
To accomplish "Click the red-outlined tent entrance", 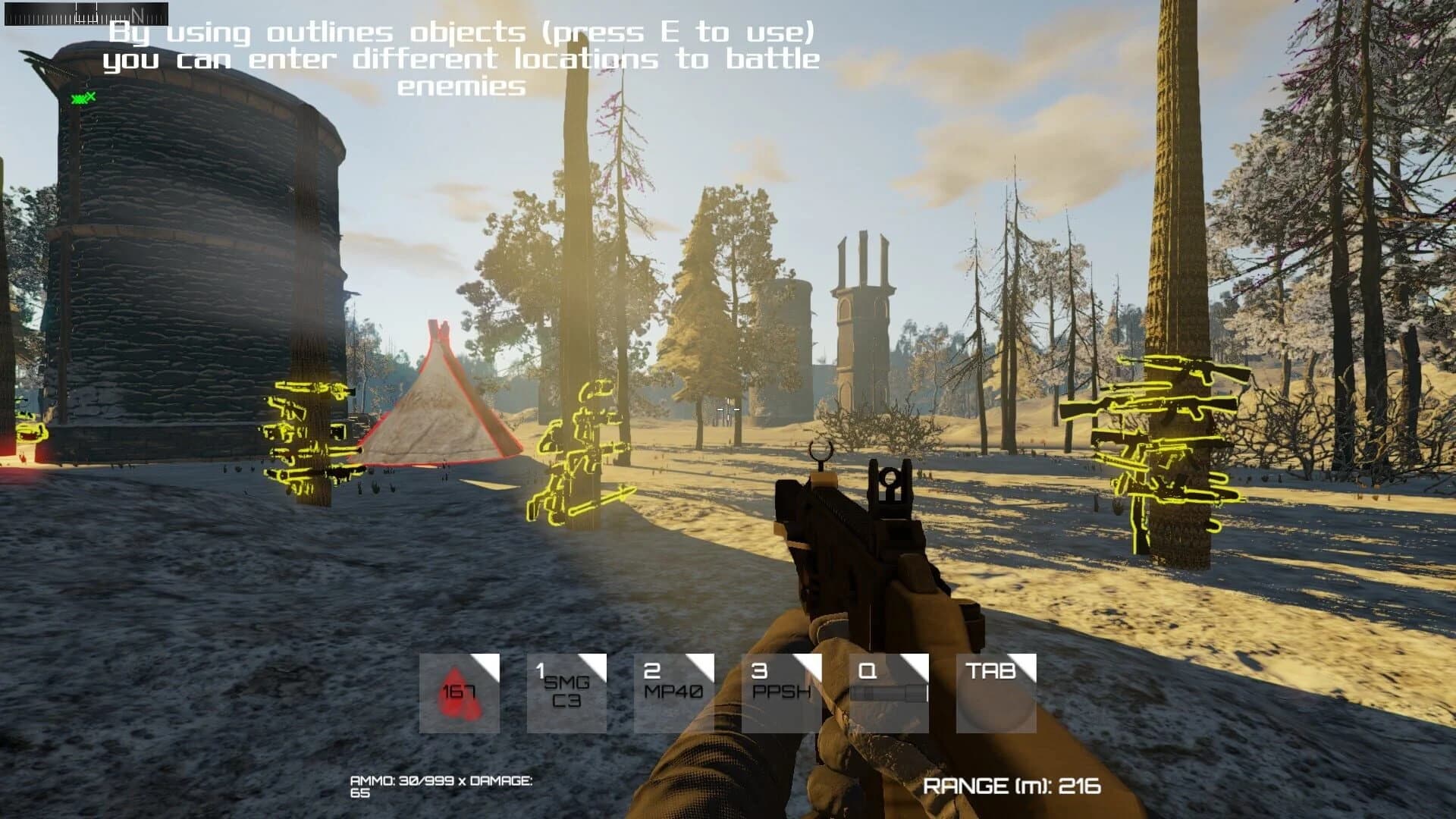I will (440, 409).
